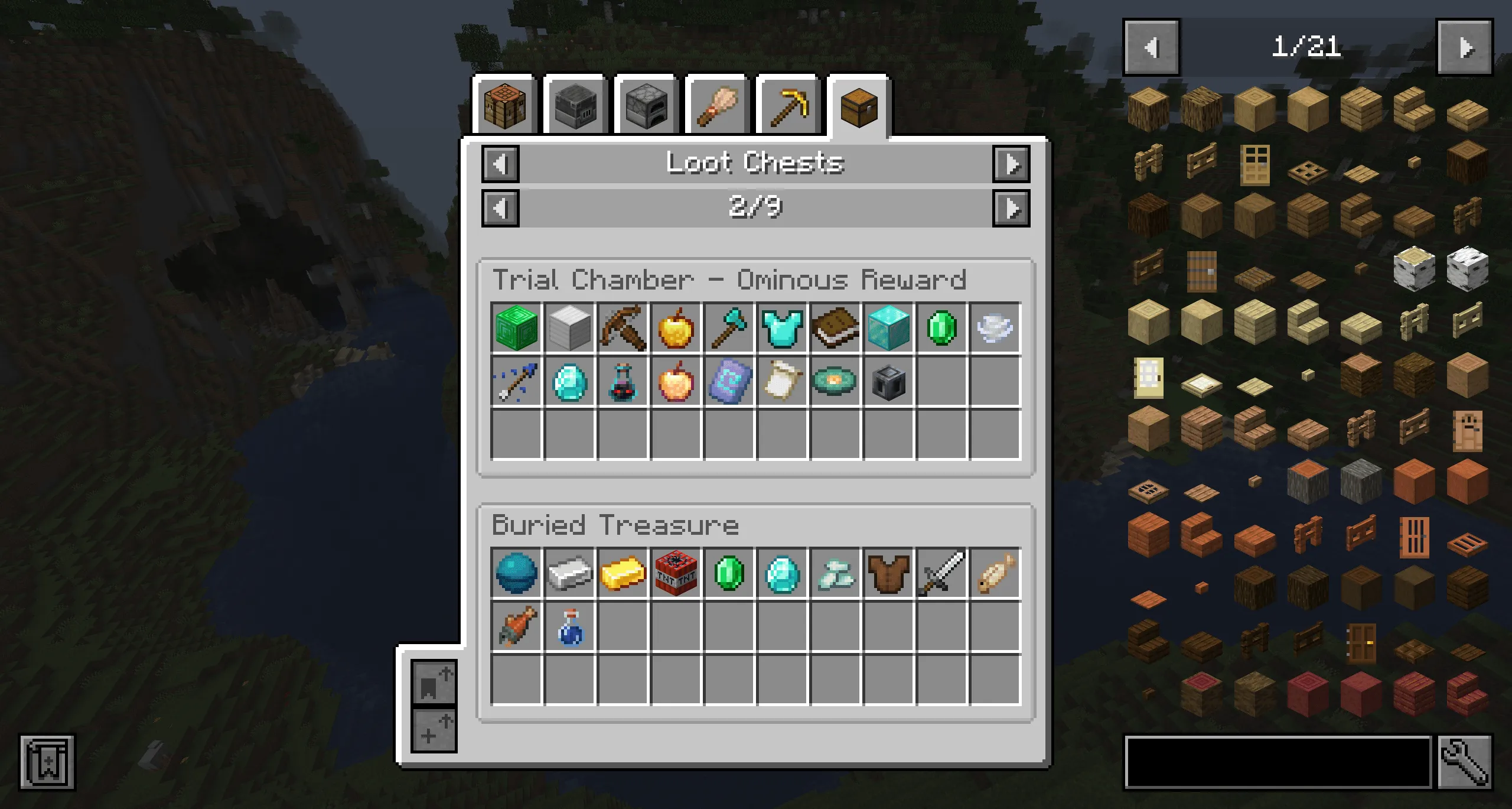Click the banner bookmark icon in bottom-left corner
1512x809 pixels.
pyautogui.click(x=47, y=762)
